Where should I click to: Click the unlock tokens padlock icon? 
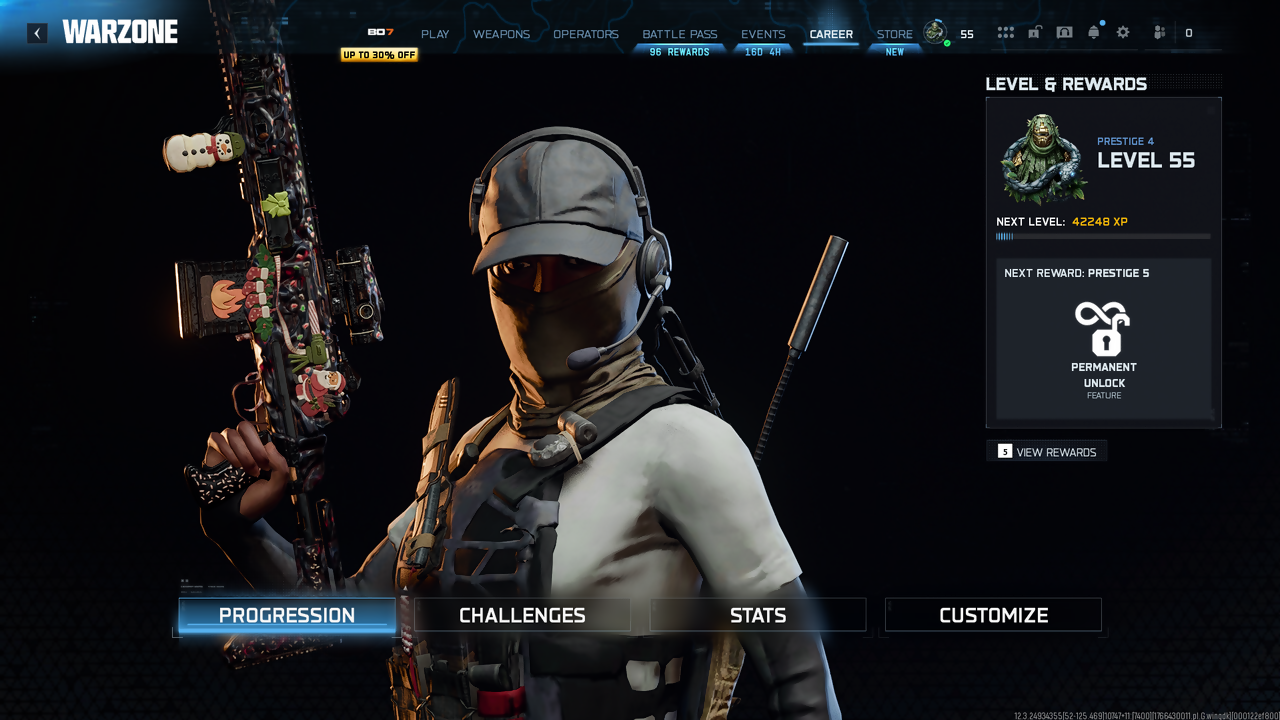1034,33
